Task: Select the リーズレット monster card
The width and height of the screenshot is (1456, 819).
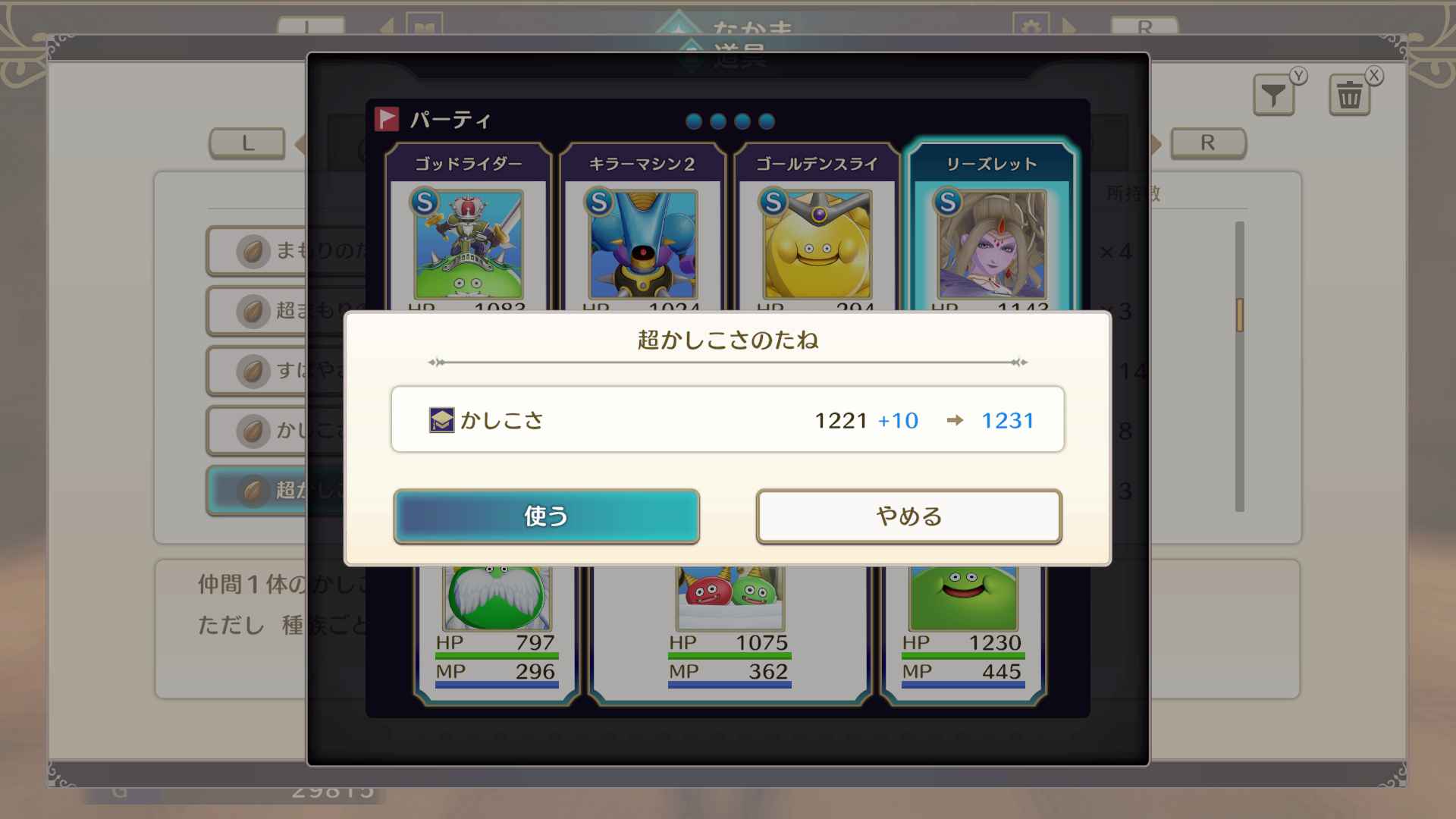Action: click(990, 227)
